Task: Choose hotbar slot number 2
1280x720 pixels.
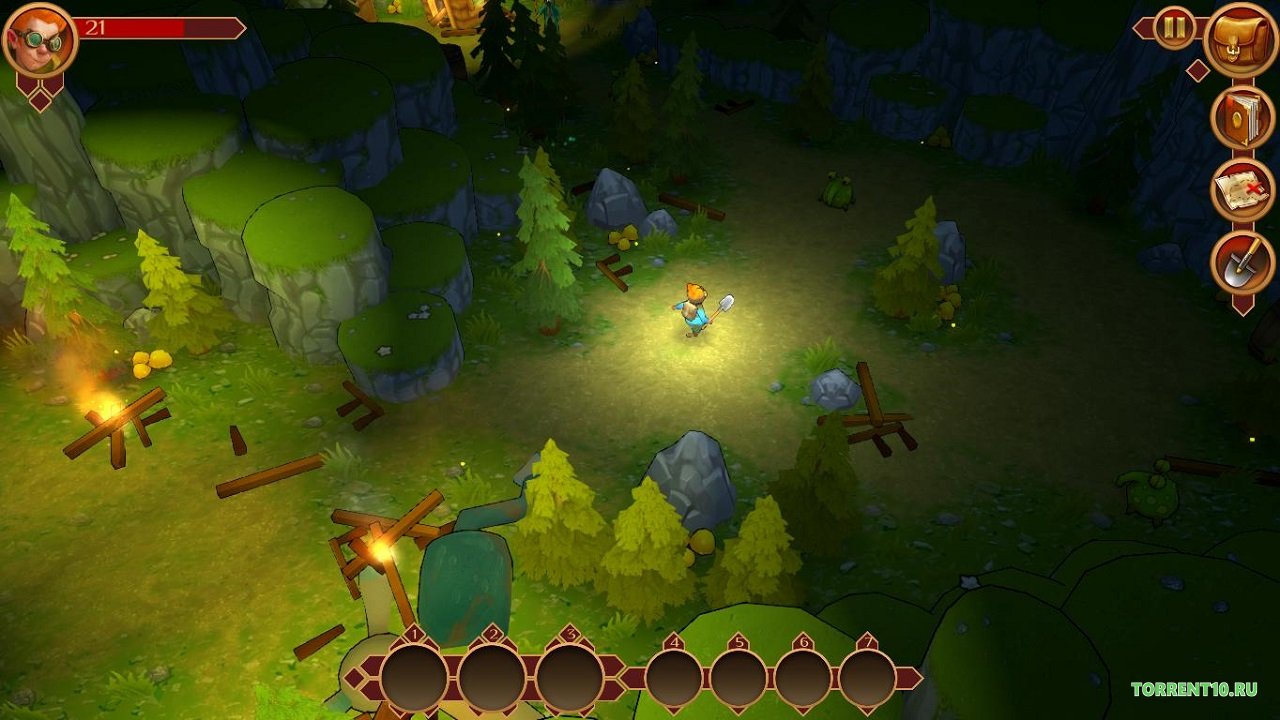Action: pyautogui.click(x=492, y=679)
